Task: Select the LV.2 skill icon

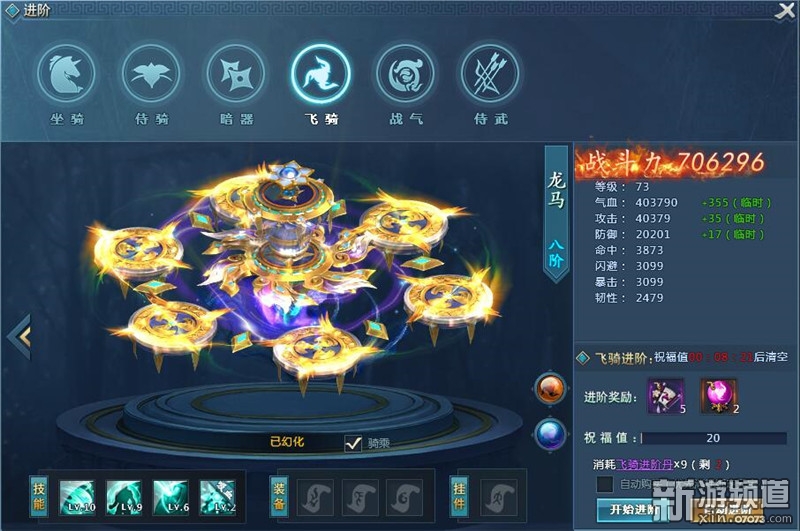Action: [217, 496]
